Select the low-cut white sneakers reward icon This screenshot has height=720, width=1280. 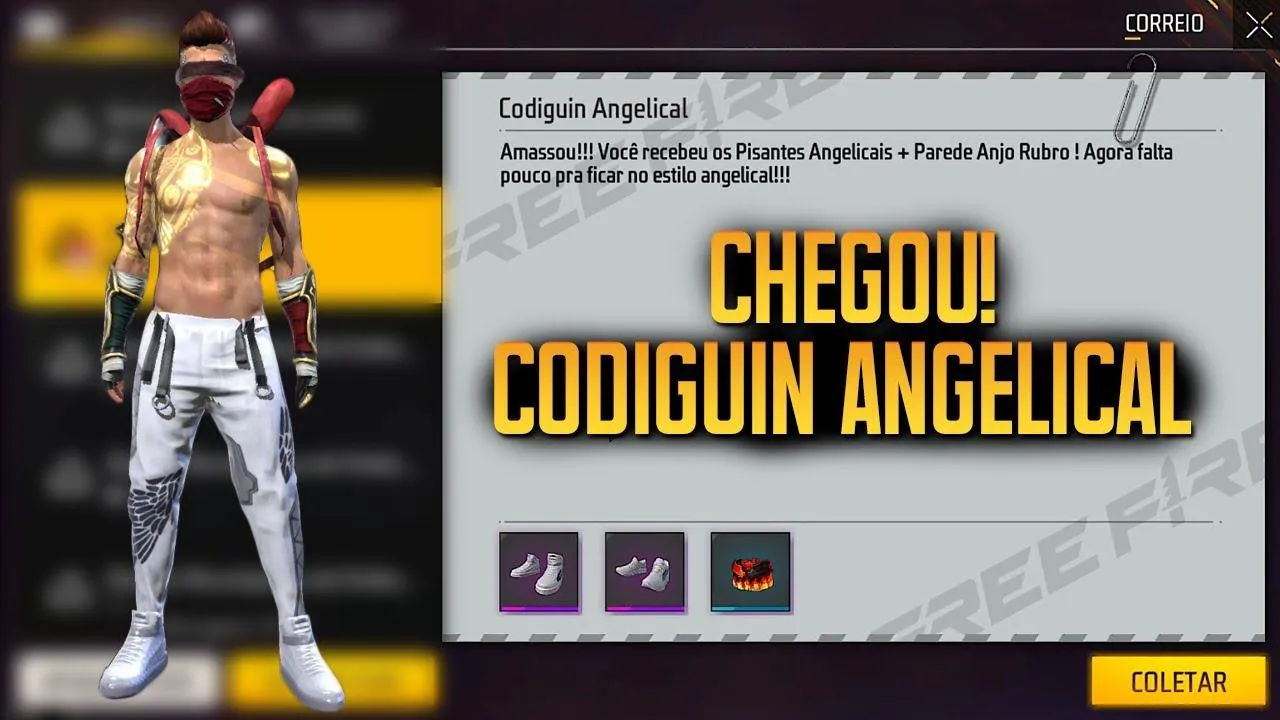[x=645, y=570]
